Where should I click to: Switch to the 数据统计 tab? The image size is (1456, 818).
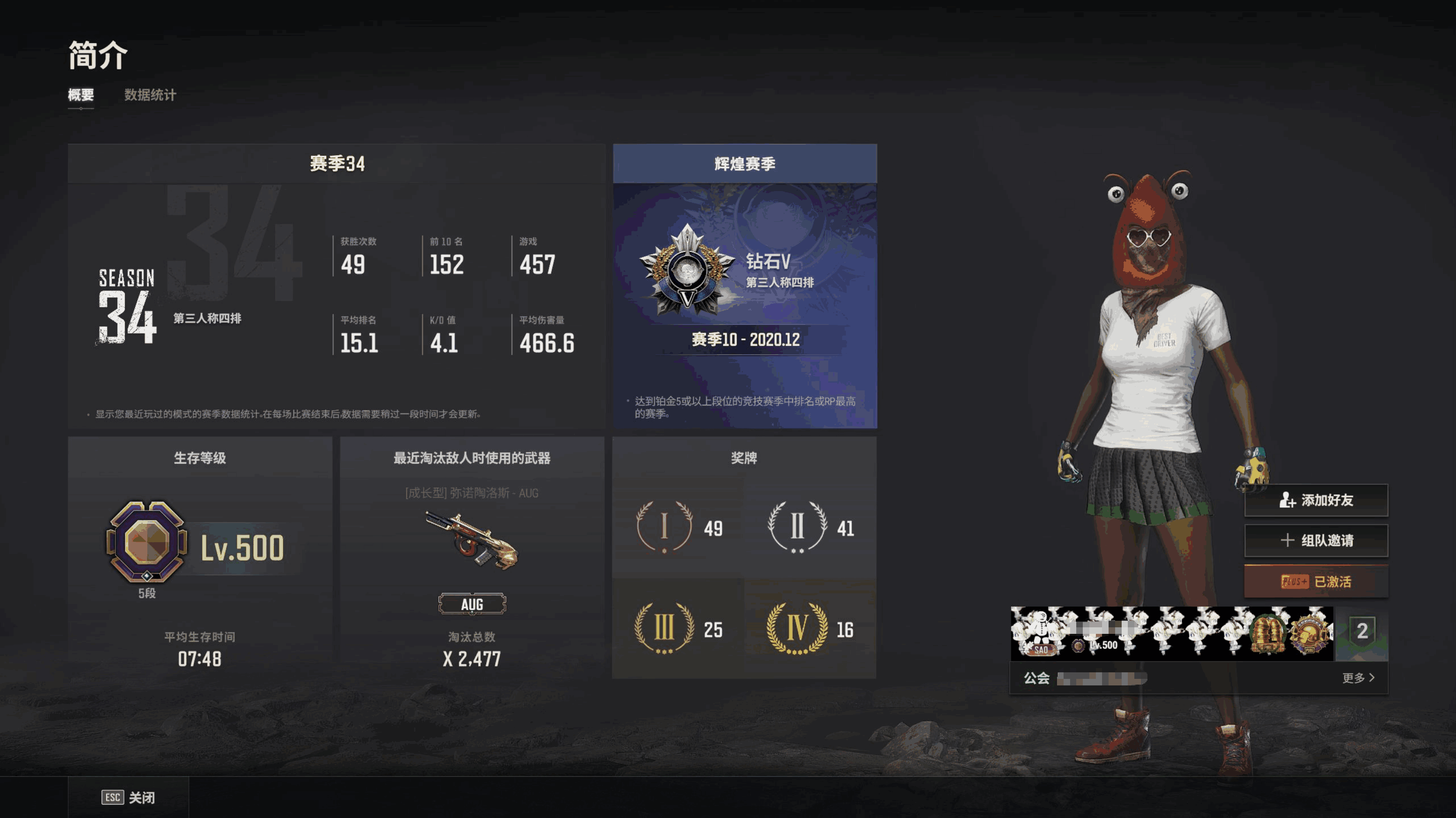[x=150, y=95]
